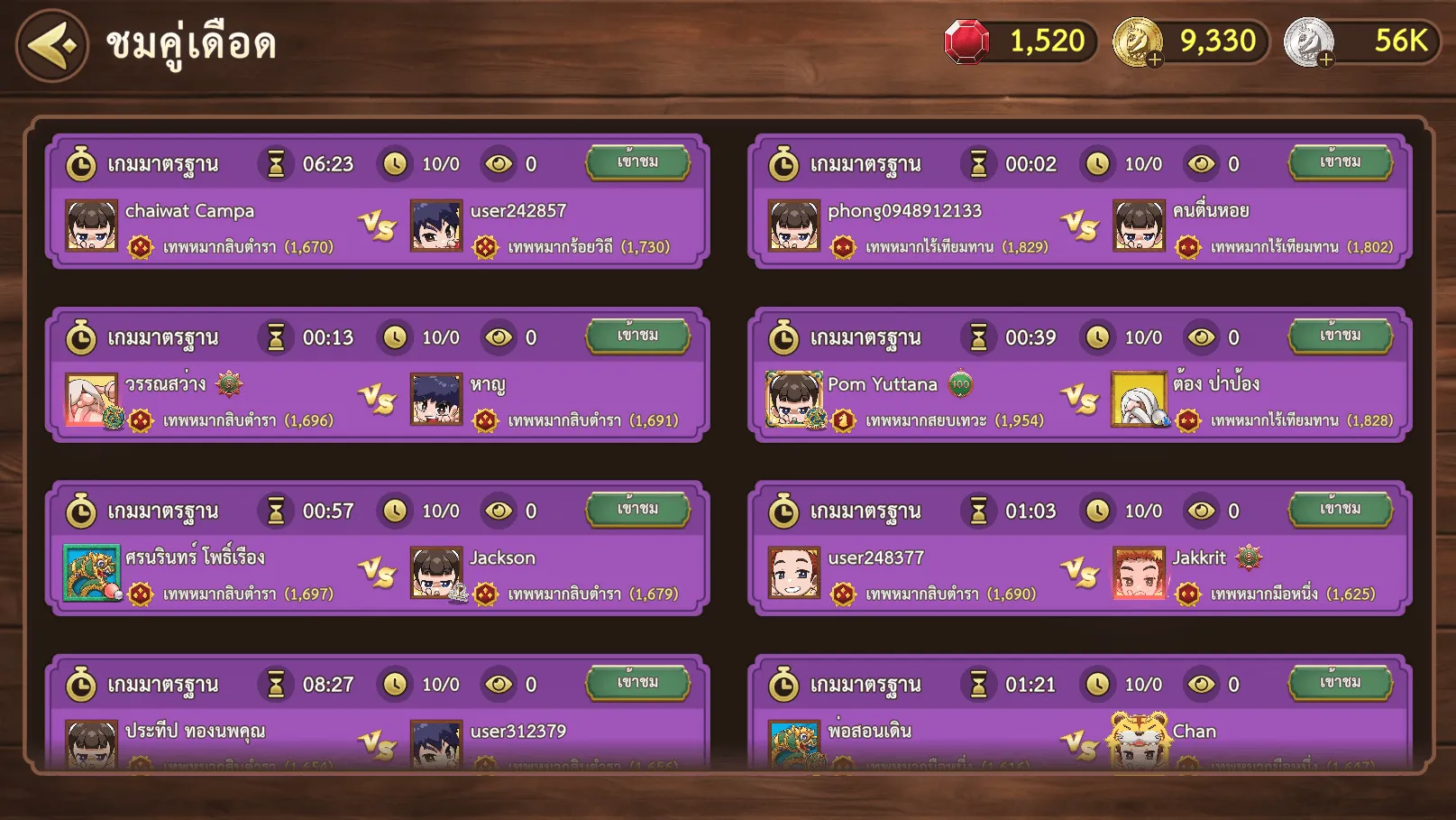Add more silver coins with the plus
The height and width of the screenshot is (820, 1456).
tap(1325, 60)
